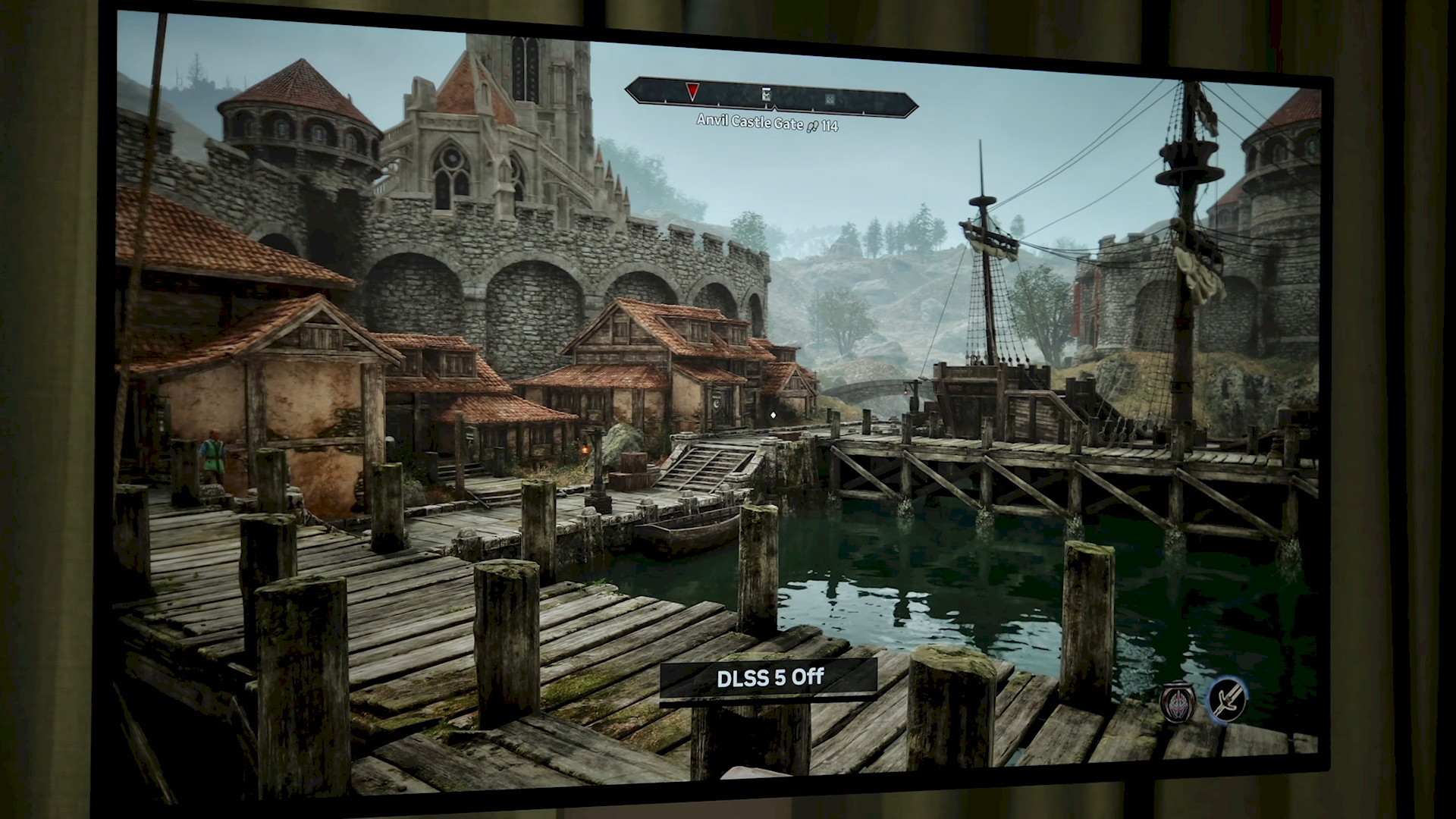1456x819 pixels.
Task: Select the red quest marker on the compass
Action: coord(692,93)
